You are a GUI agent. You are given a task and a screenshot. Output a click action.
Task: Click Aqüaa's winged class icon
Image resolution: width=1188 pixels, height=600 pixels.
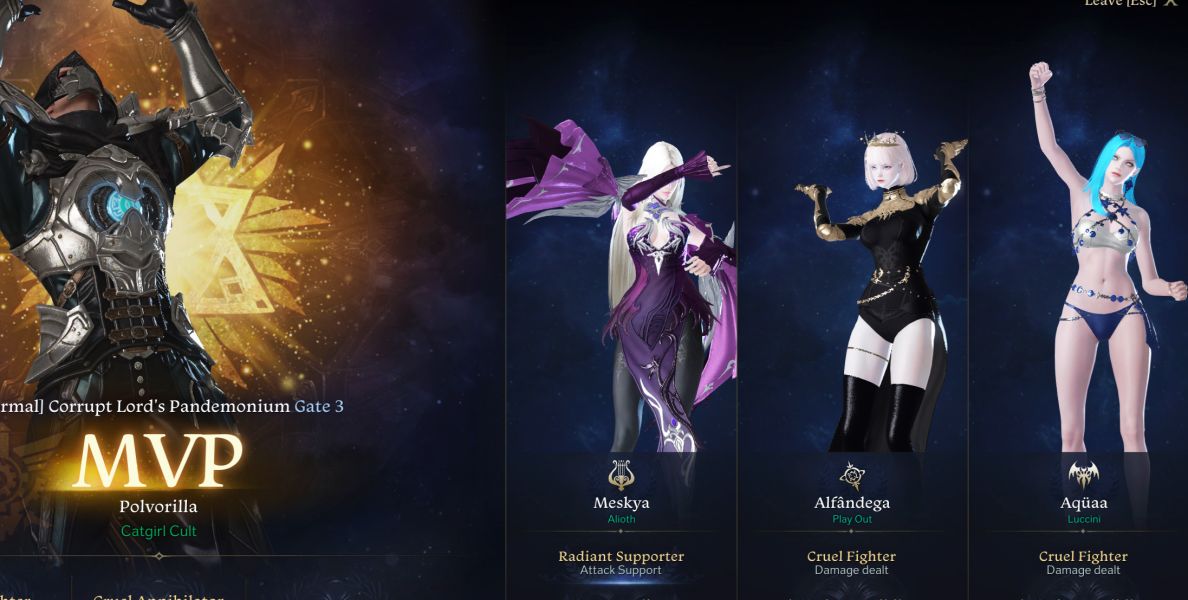pos(1084,474)
